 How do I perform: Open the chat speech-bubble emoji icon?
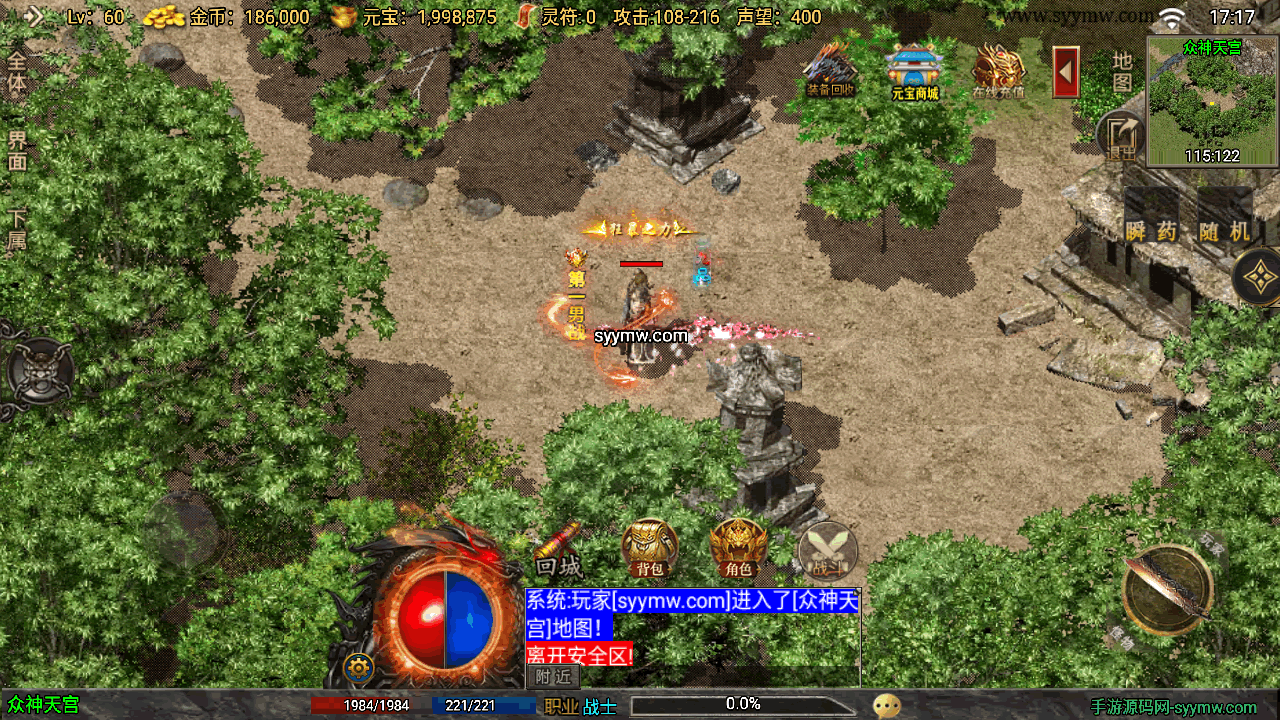[886, 706]
